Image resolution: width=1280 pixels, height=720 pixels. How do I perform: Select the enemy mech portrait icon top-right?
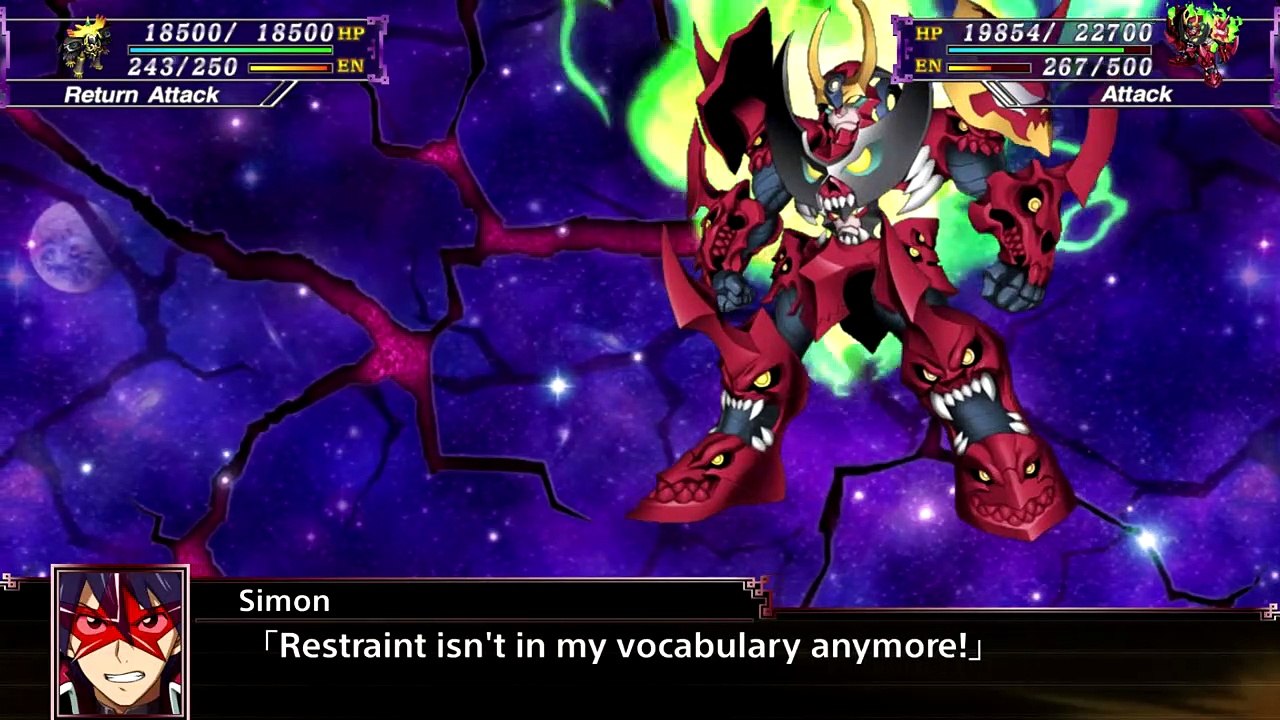1204,40
